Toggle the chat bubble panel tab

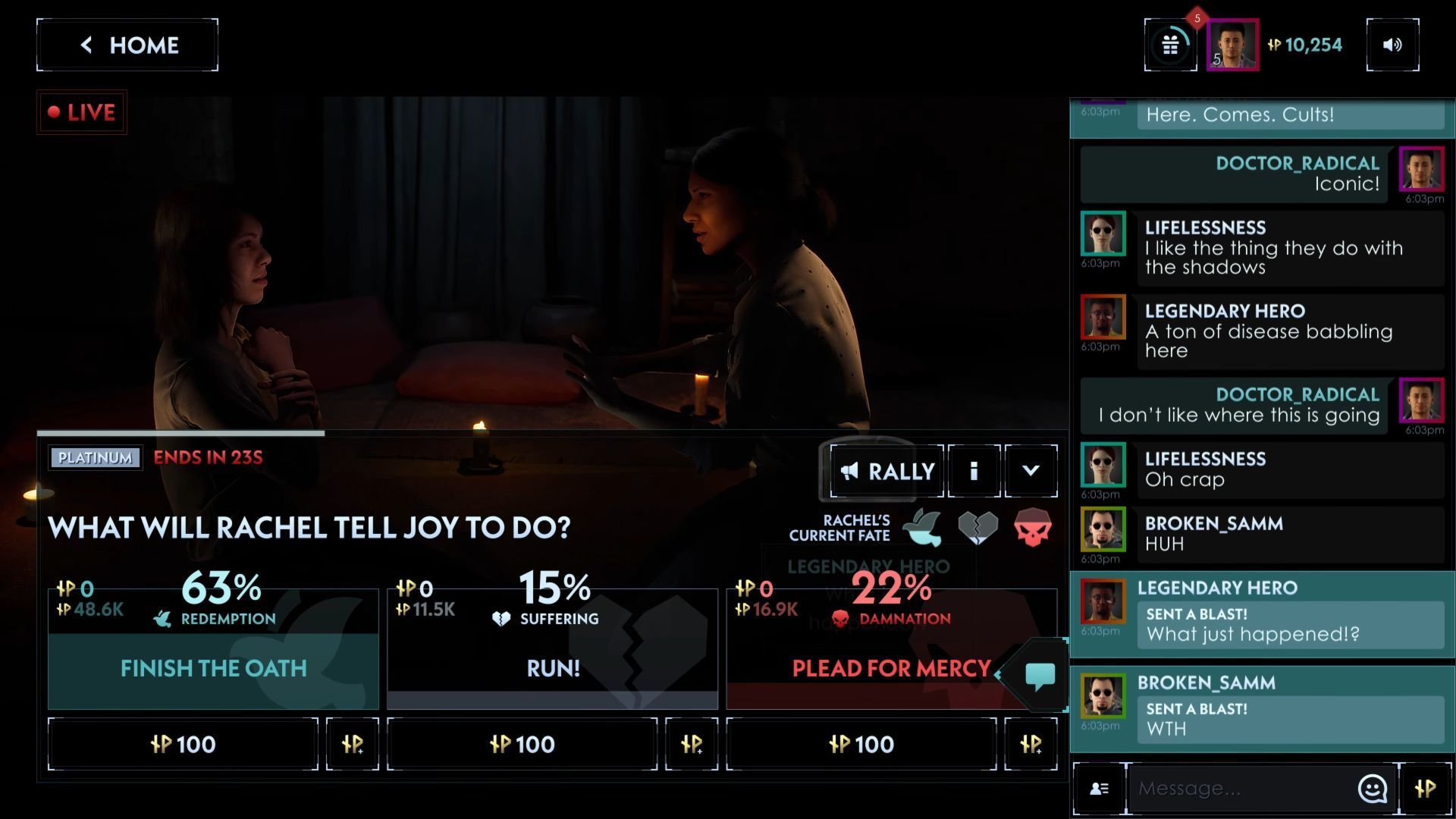[x=1040, y=674]
